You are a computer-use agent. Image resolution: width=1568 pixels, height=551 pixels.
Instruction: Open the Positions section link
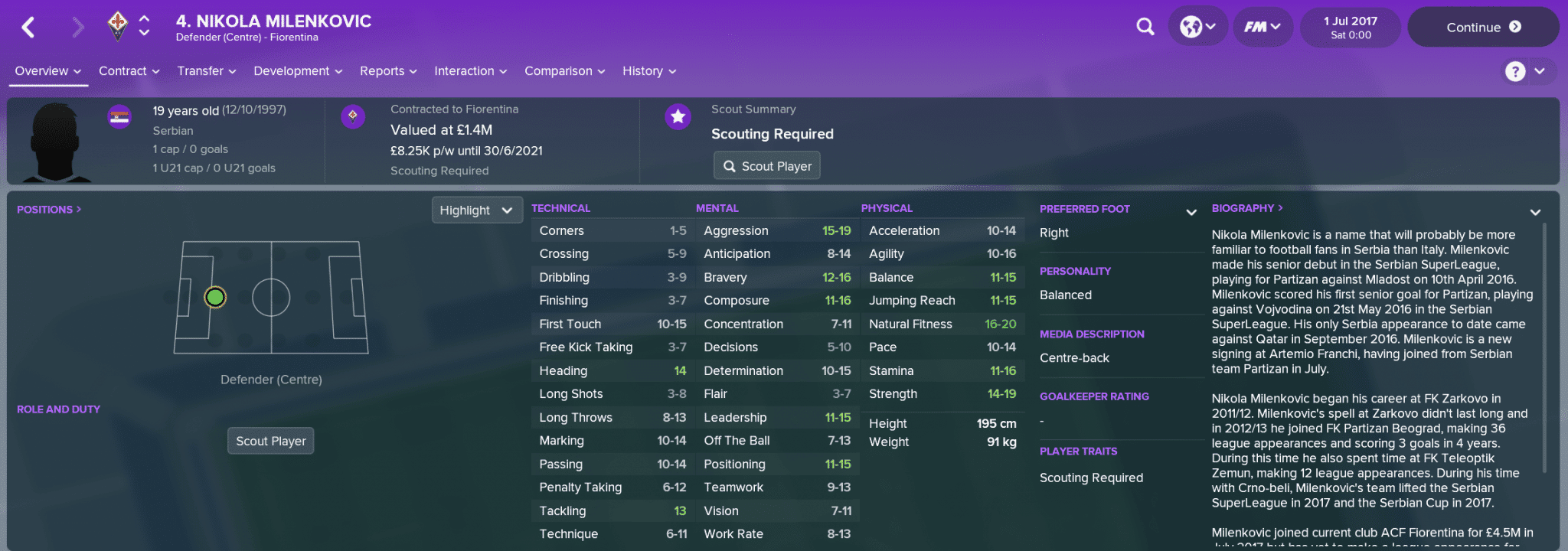[48, 210]
